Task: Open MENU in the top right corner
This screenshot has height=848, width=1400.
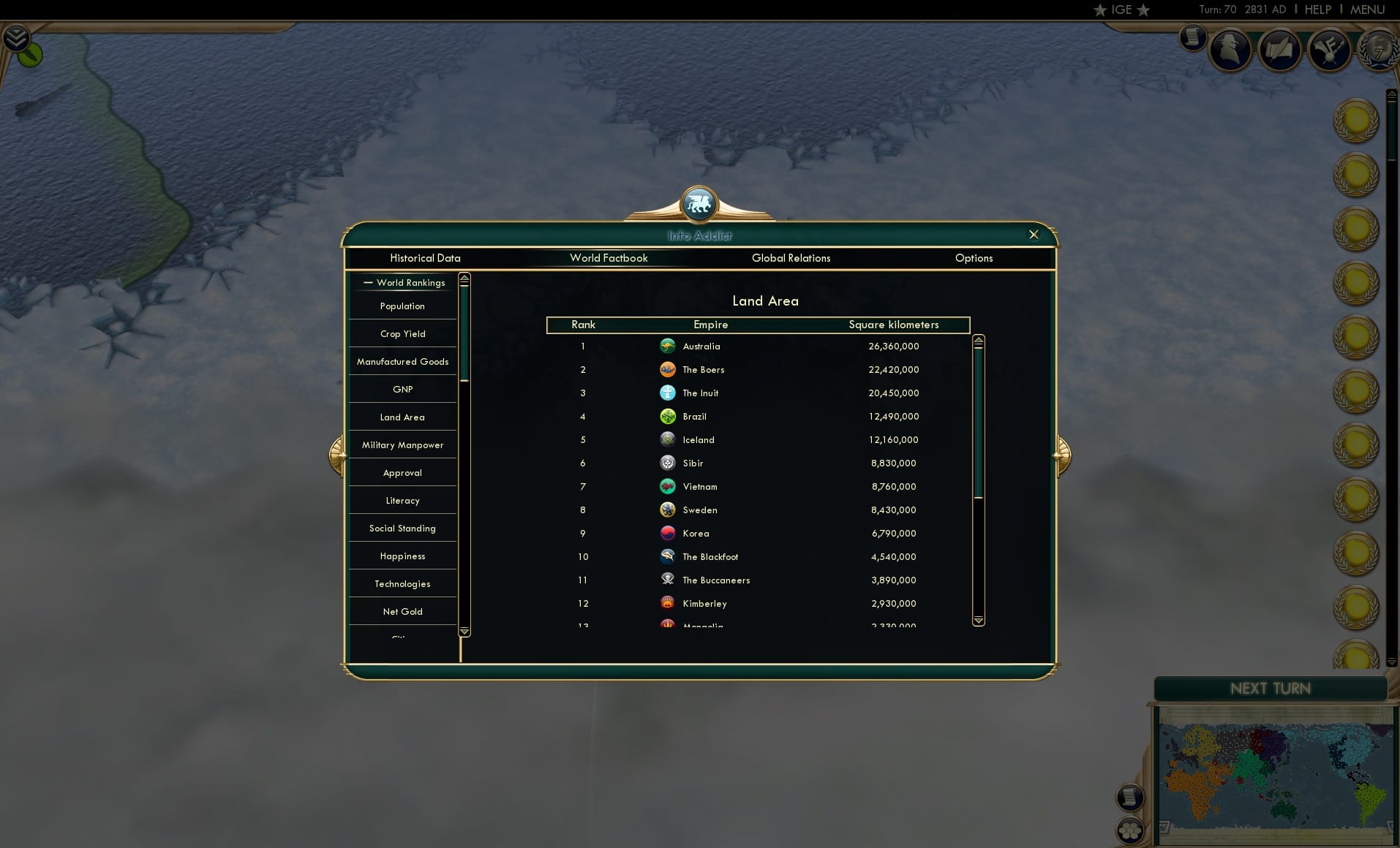Action: (1366, 10)
